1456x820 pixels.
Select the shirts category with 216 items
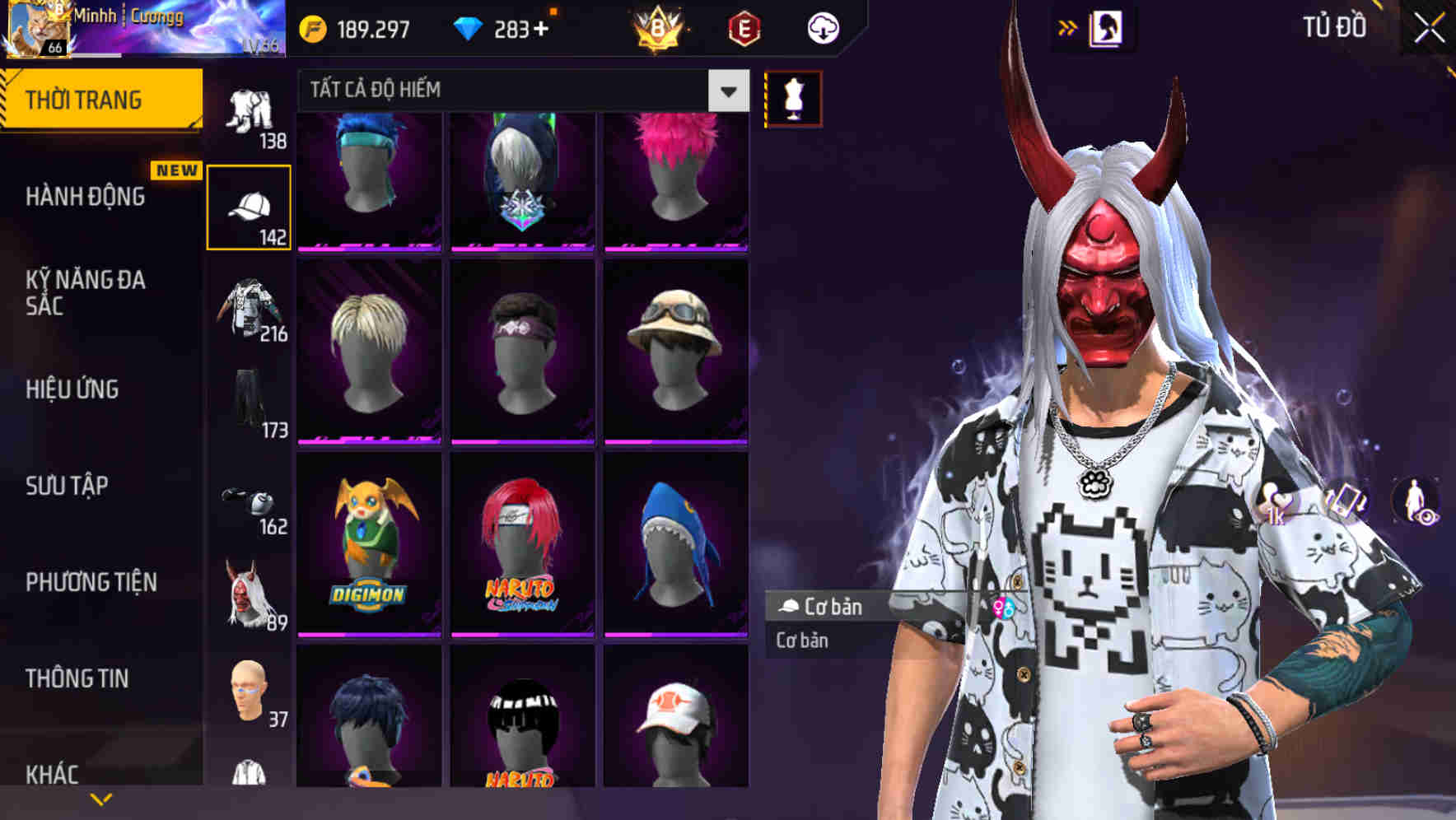247,309
